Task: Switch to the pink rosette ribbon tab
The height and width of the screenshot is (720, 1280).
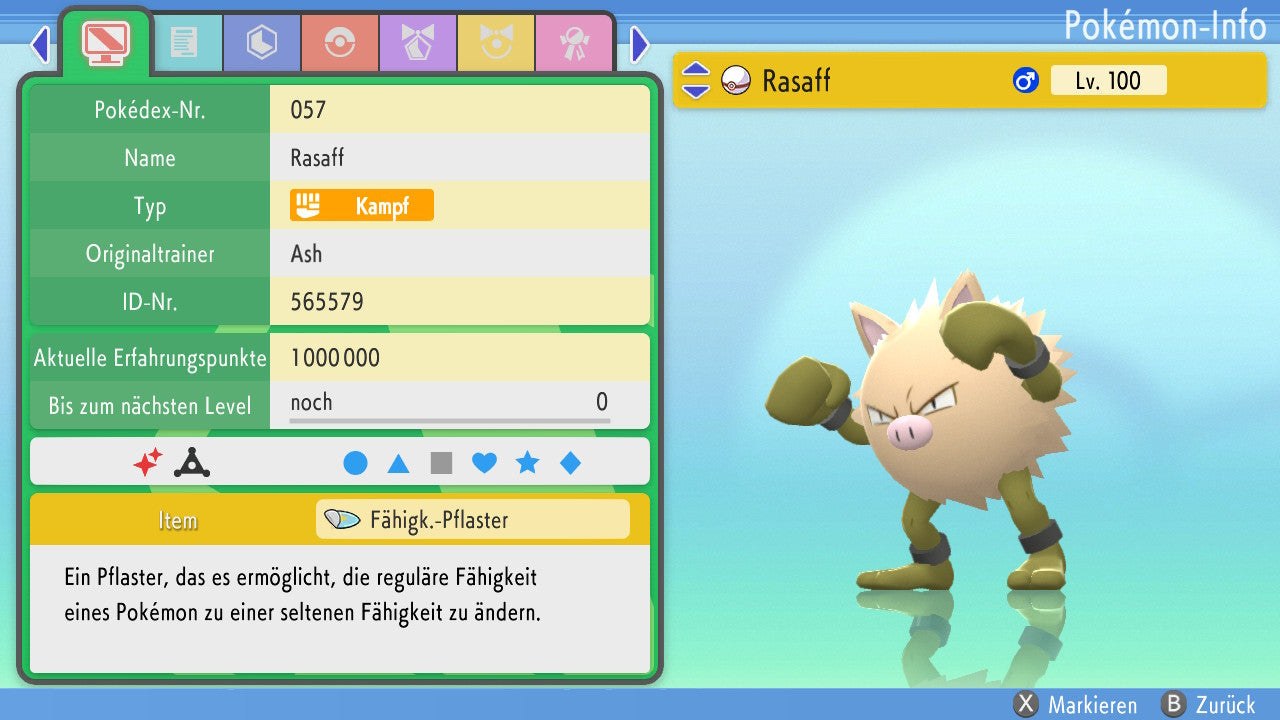Action: pos(574,42)
